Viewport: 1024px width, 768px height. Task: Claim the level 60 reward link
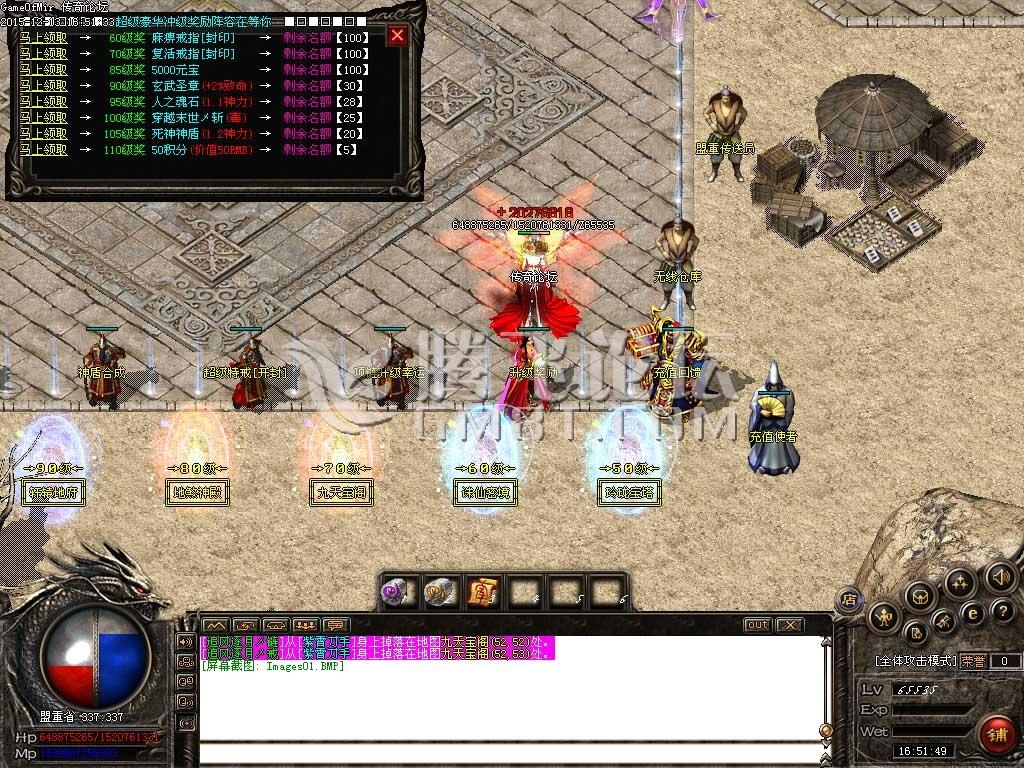pos(44,38)
